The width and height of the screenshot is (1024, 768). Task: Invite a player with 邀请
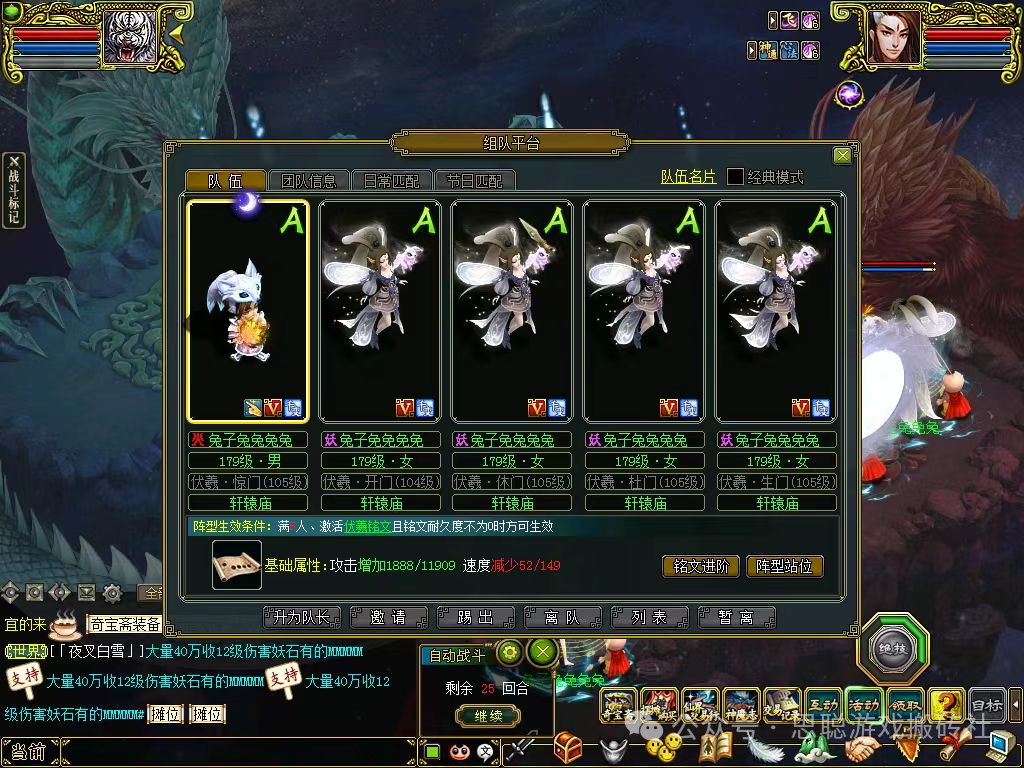point(388,618)
